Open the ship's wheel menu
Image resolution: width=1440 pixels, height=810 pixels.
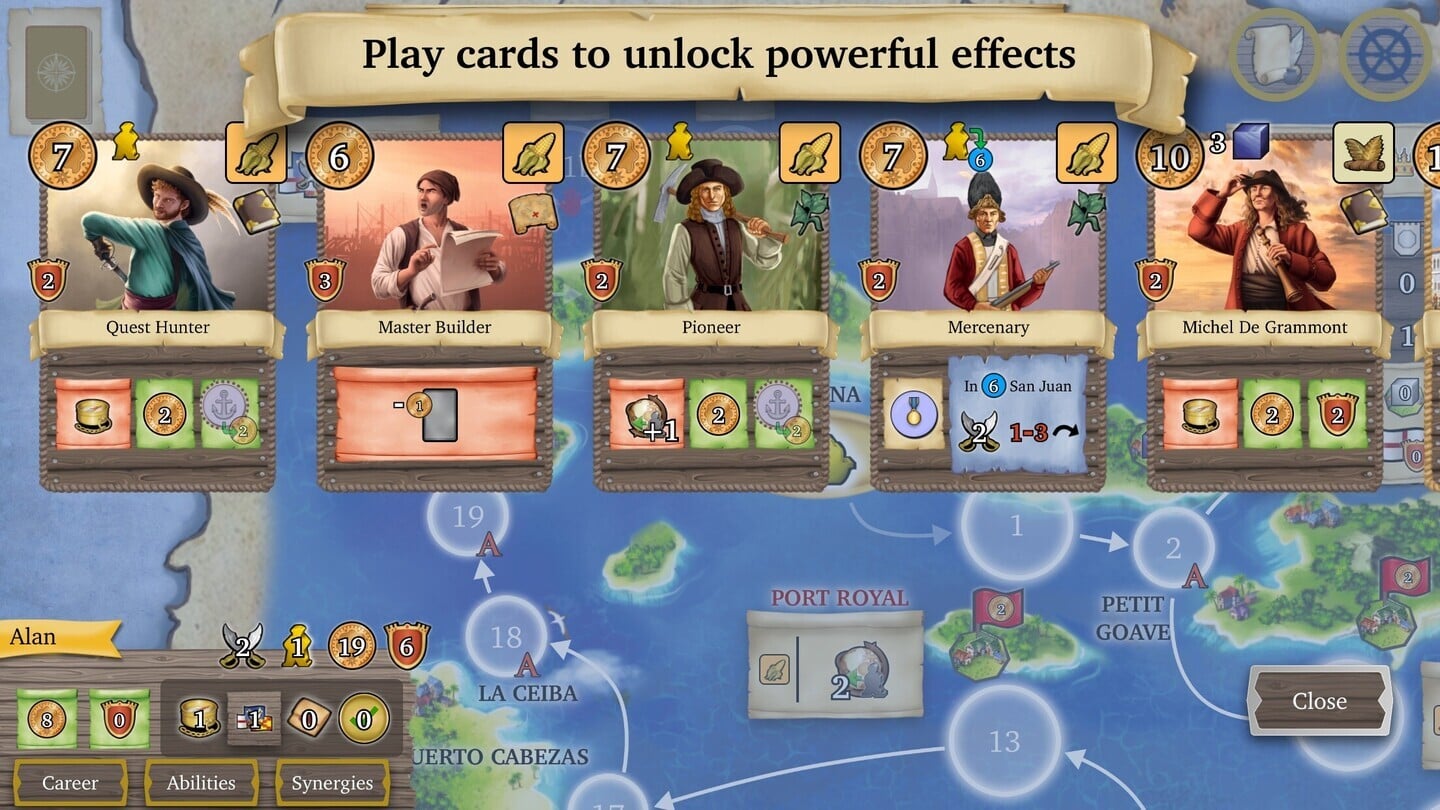[1386, 55]
